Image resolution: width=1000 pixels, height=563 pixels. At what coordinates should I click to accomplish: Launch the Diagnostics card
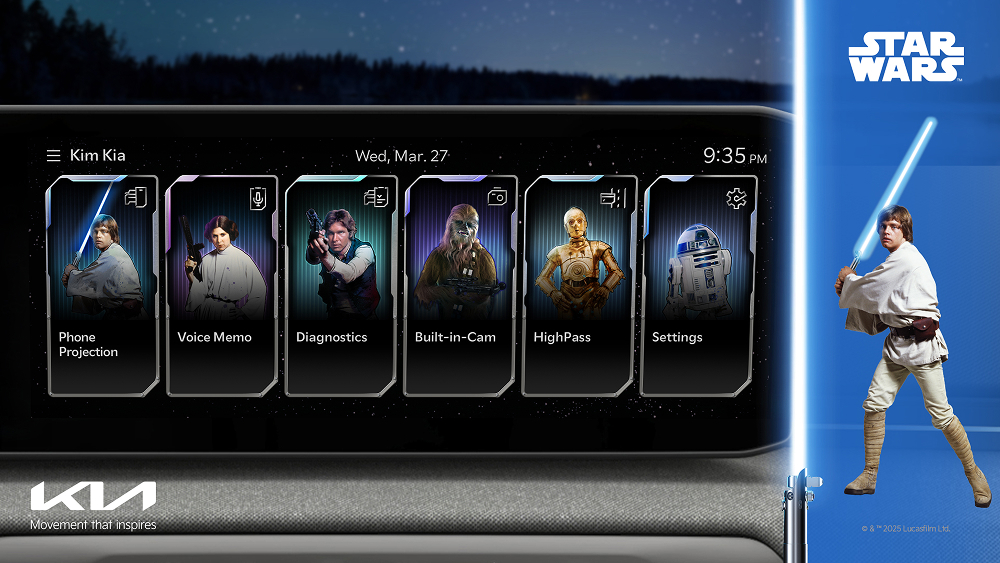coord(341,285)
